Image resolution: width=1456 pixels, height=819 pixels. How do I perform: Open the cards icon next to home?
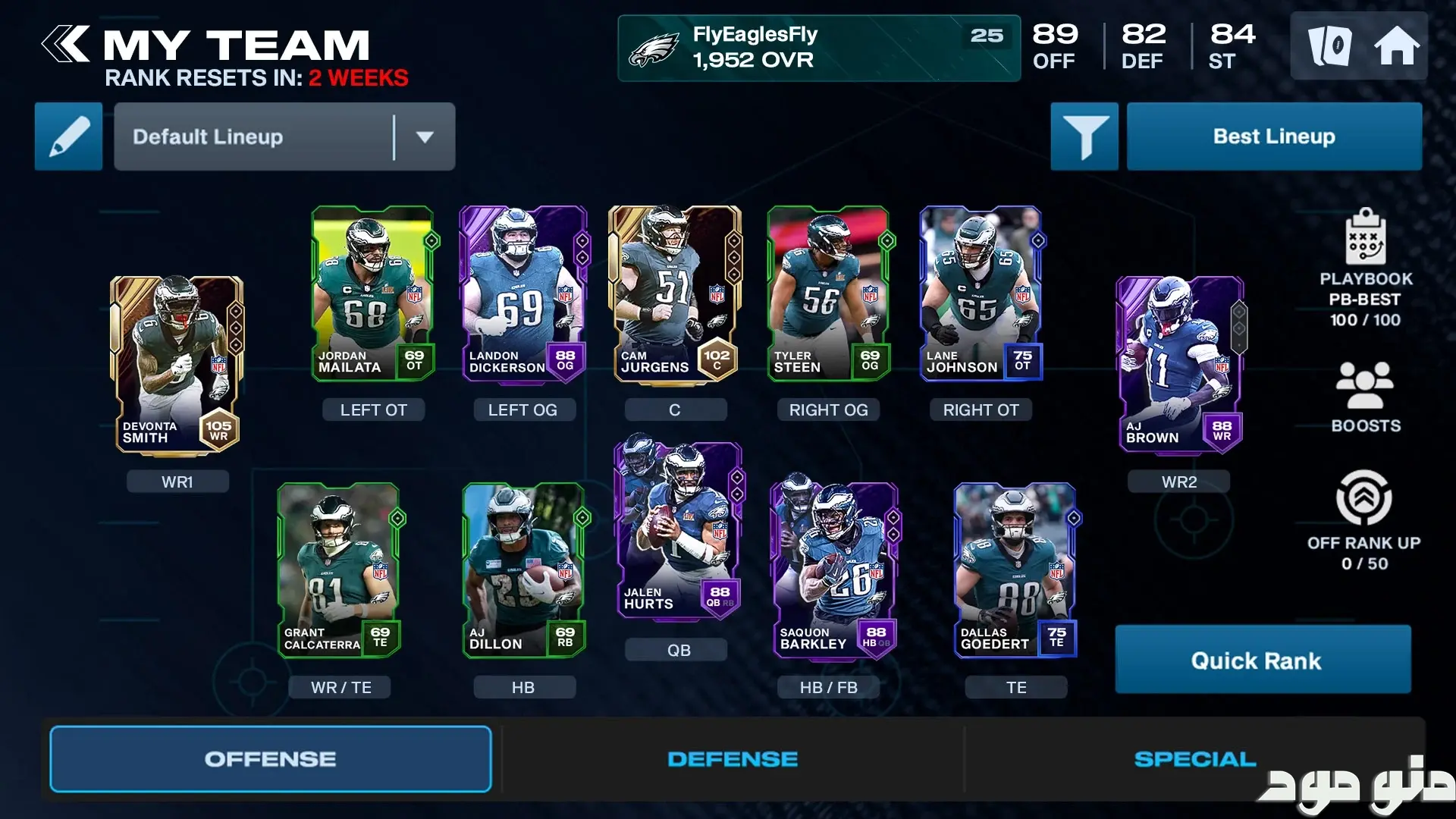[x=1329, y=45]
